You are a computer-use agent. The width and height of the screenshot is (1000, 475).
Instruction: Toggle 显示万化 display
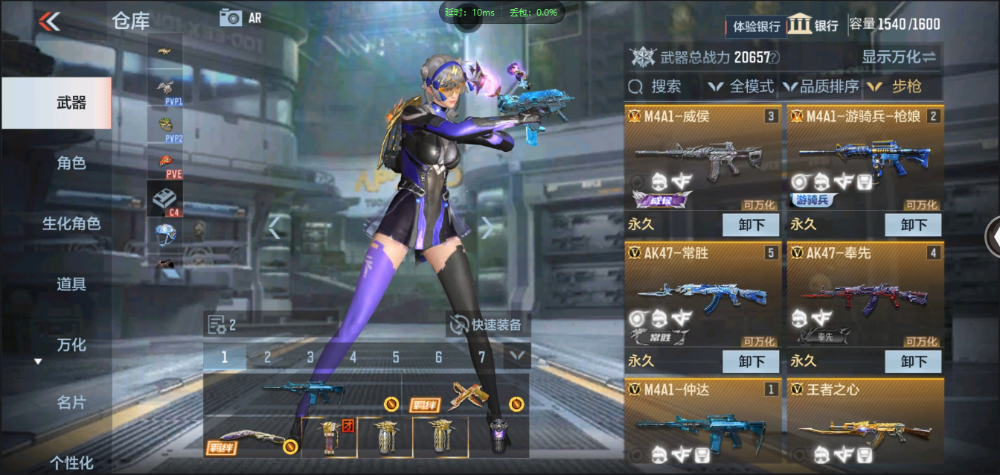(x=898, y=57)
